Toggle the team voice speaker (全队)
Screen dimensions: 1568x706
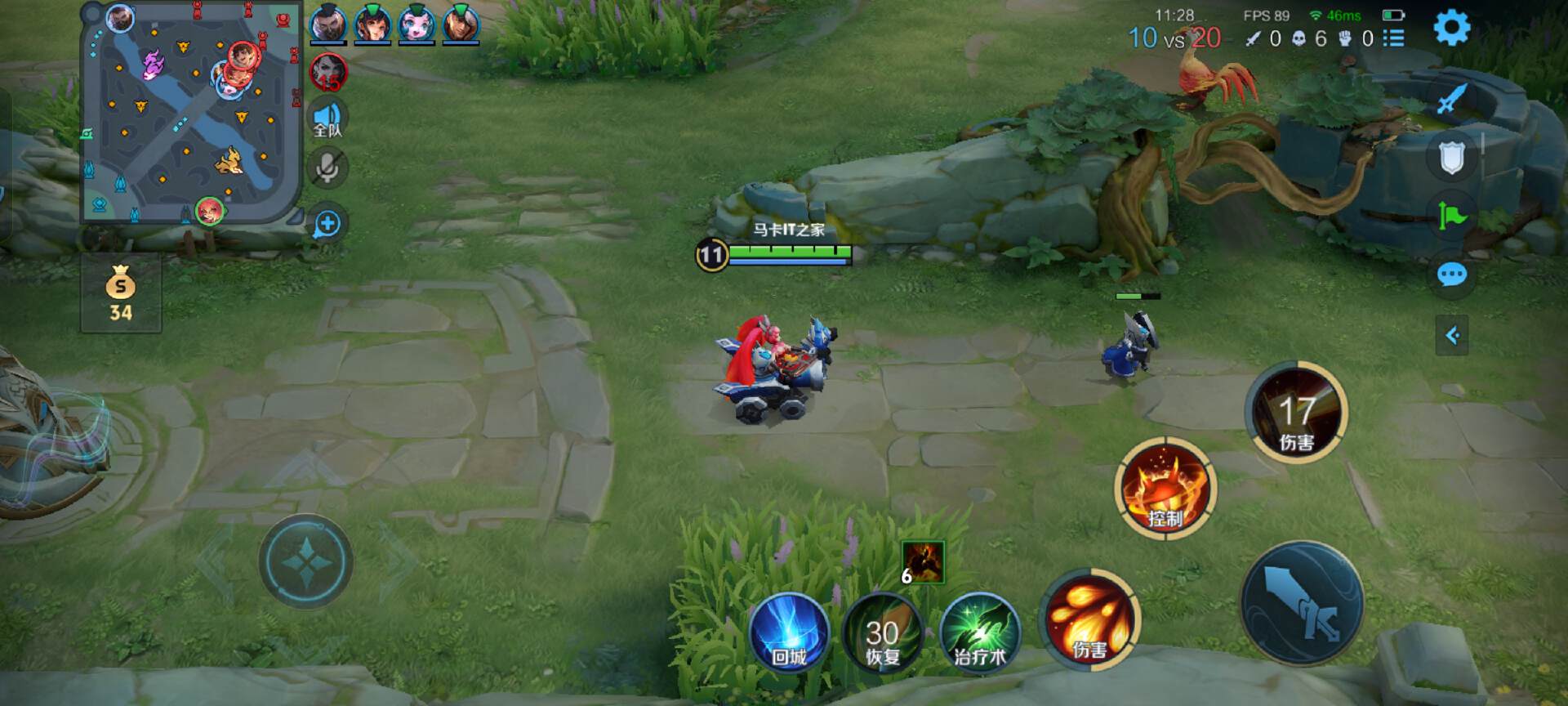[x=327, y=119]
